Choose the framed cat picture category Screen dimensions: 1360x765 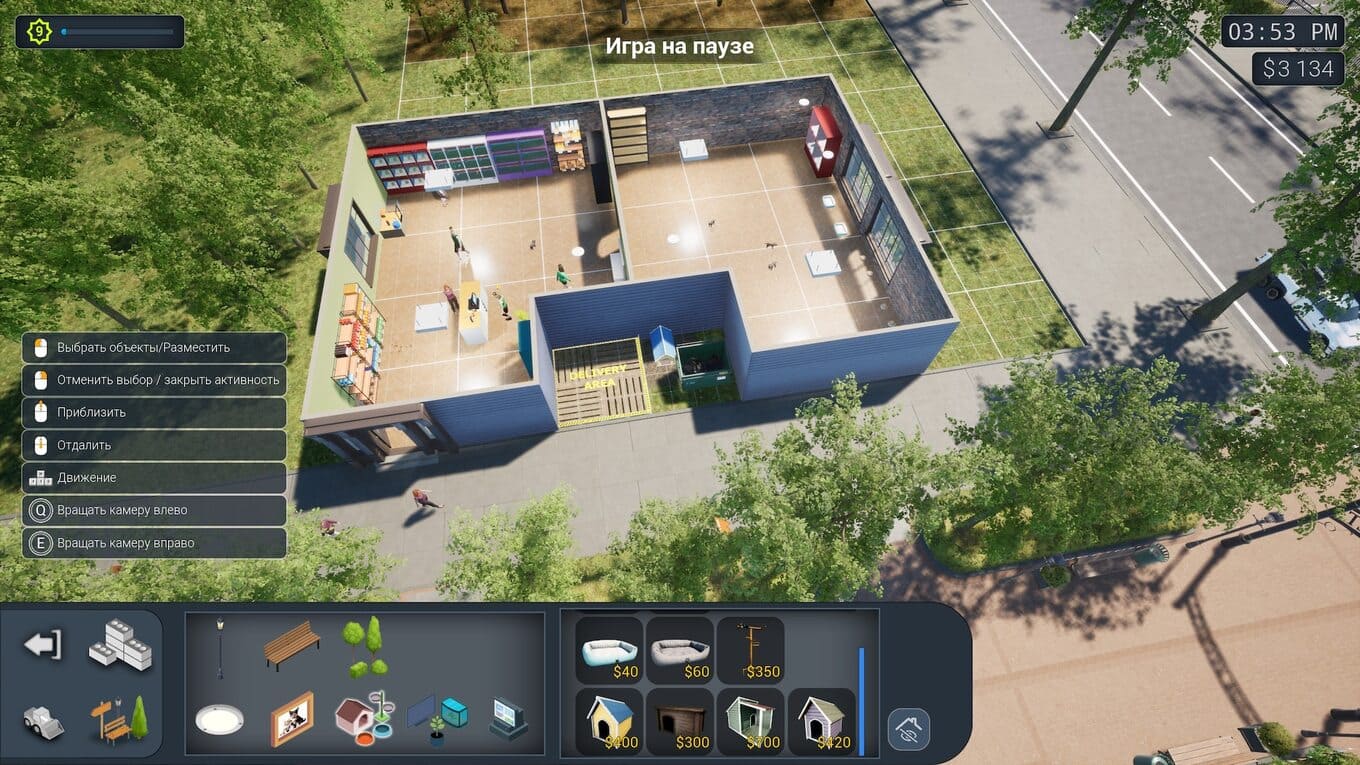[292, 720]
